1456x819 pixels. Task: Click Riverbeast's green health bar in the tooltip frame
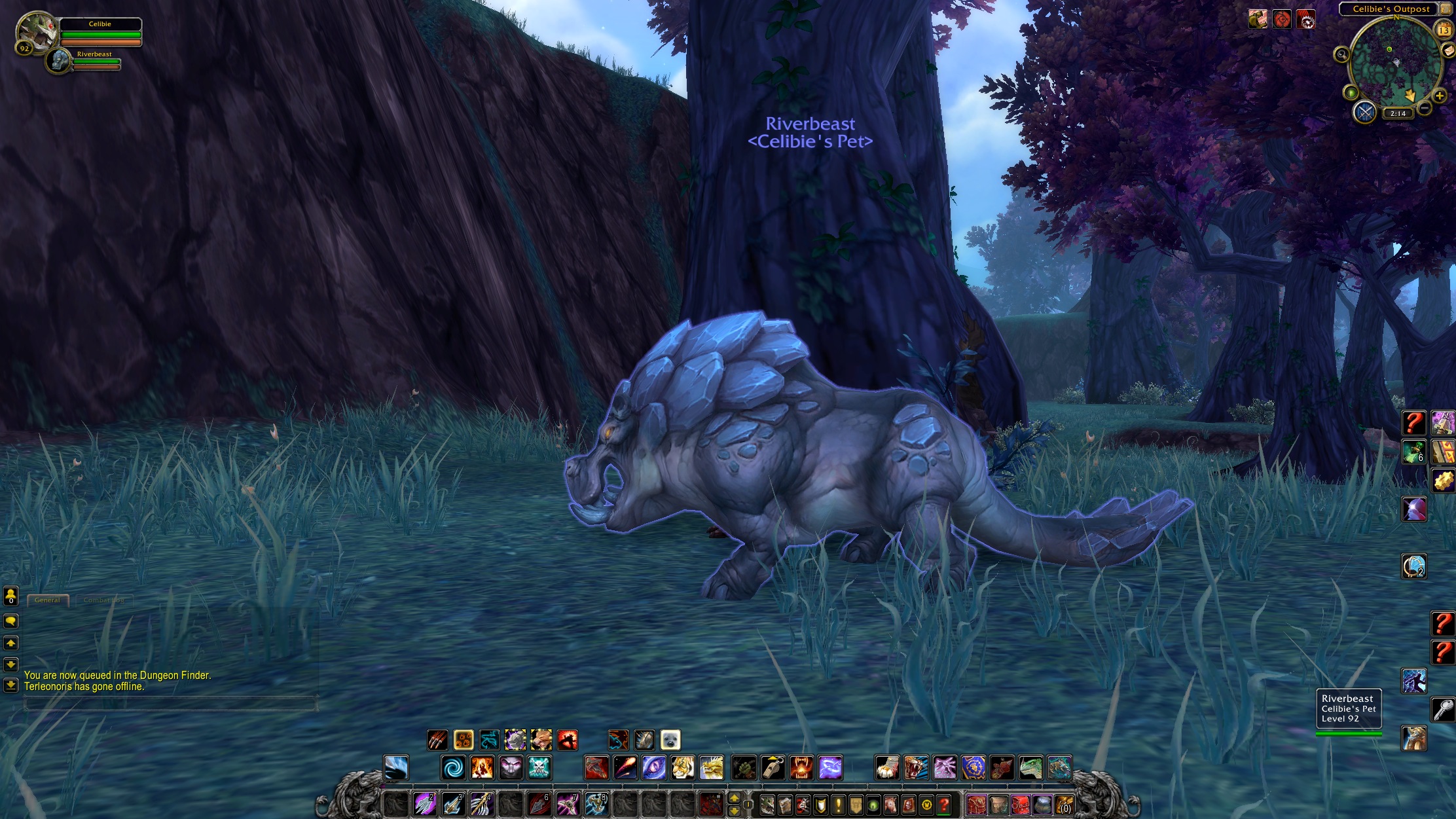pos(1349,734)
